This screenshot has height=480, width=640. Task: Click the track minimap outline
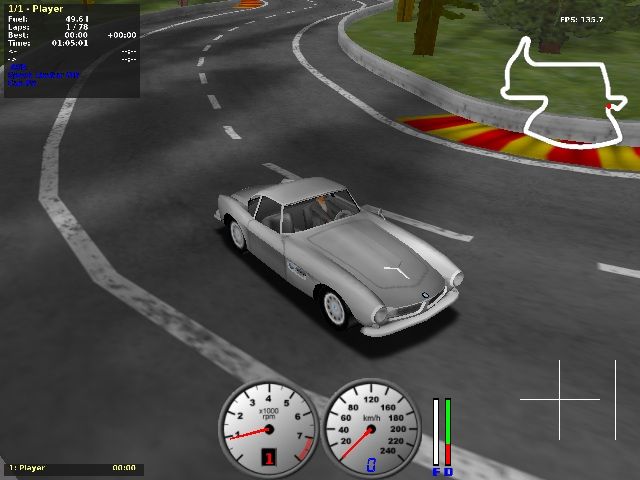pos(565,92)
